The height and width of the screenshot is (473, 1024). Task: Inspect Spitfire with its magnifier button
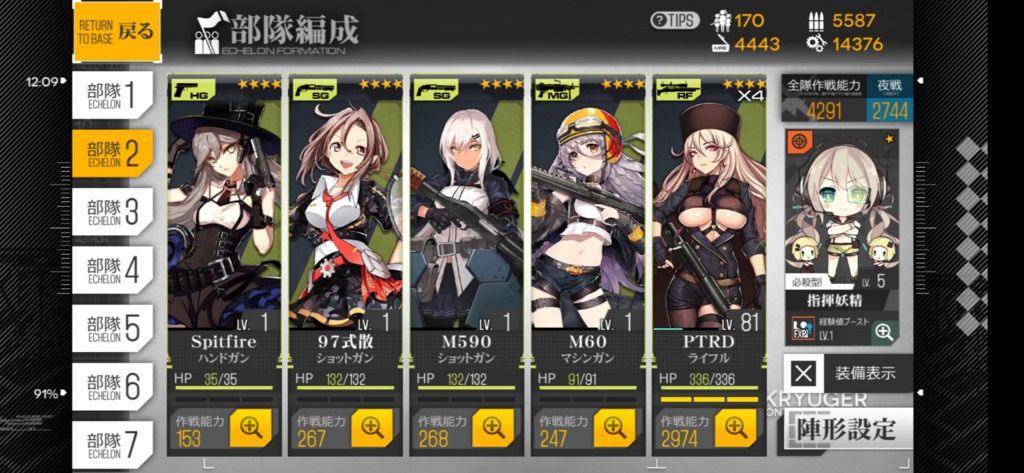click(250, 428)
